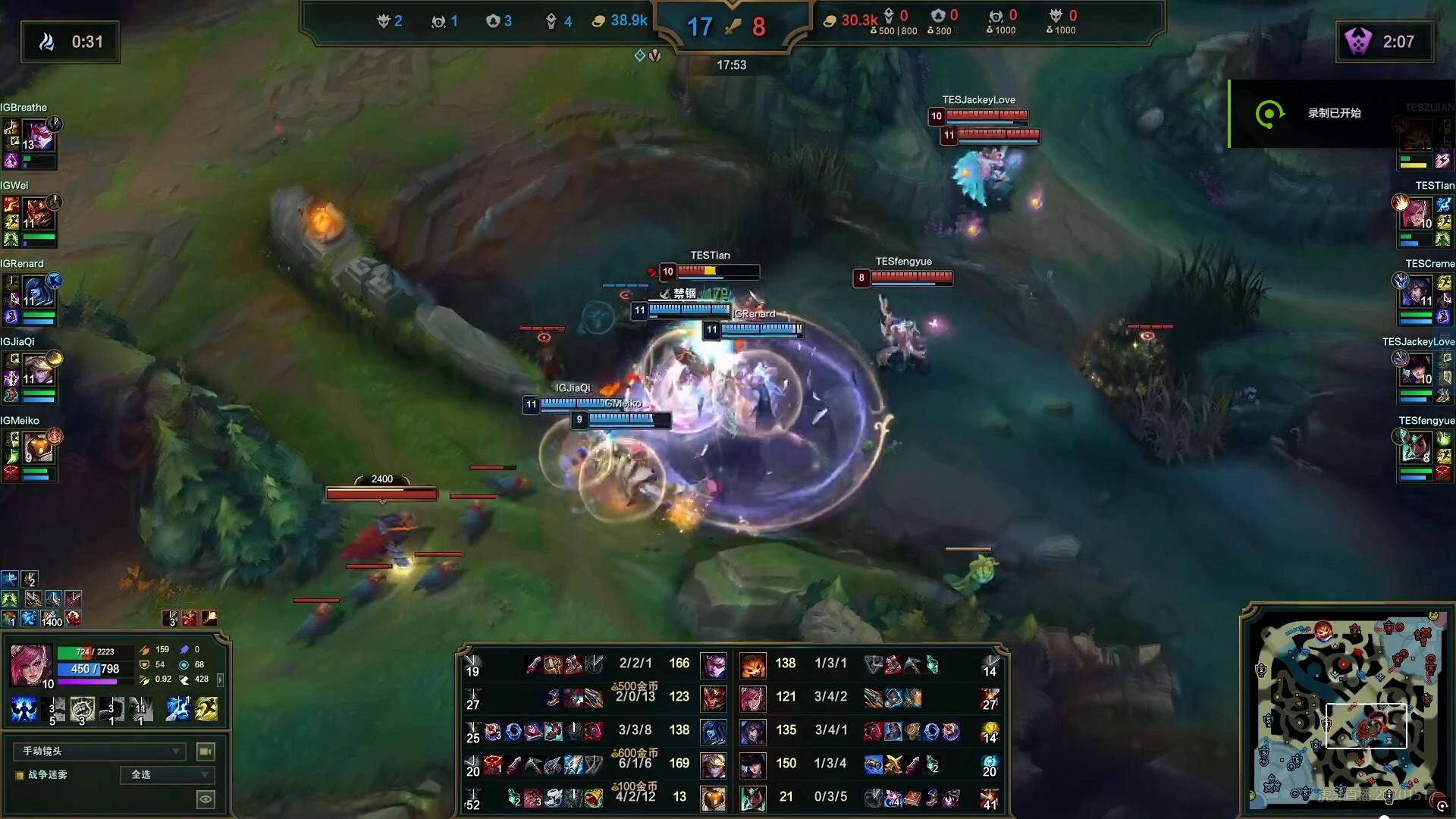
Task: Select TESfengyue's champion portrait
Action: pyautogui.click(x=1417, y=447)
